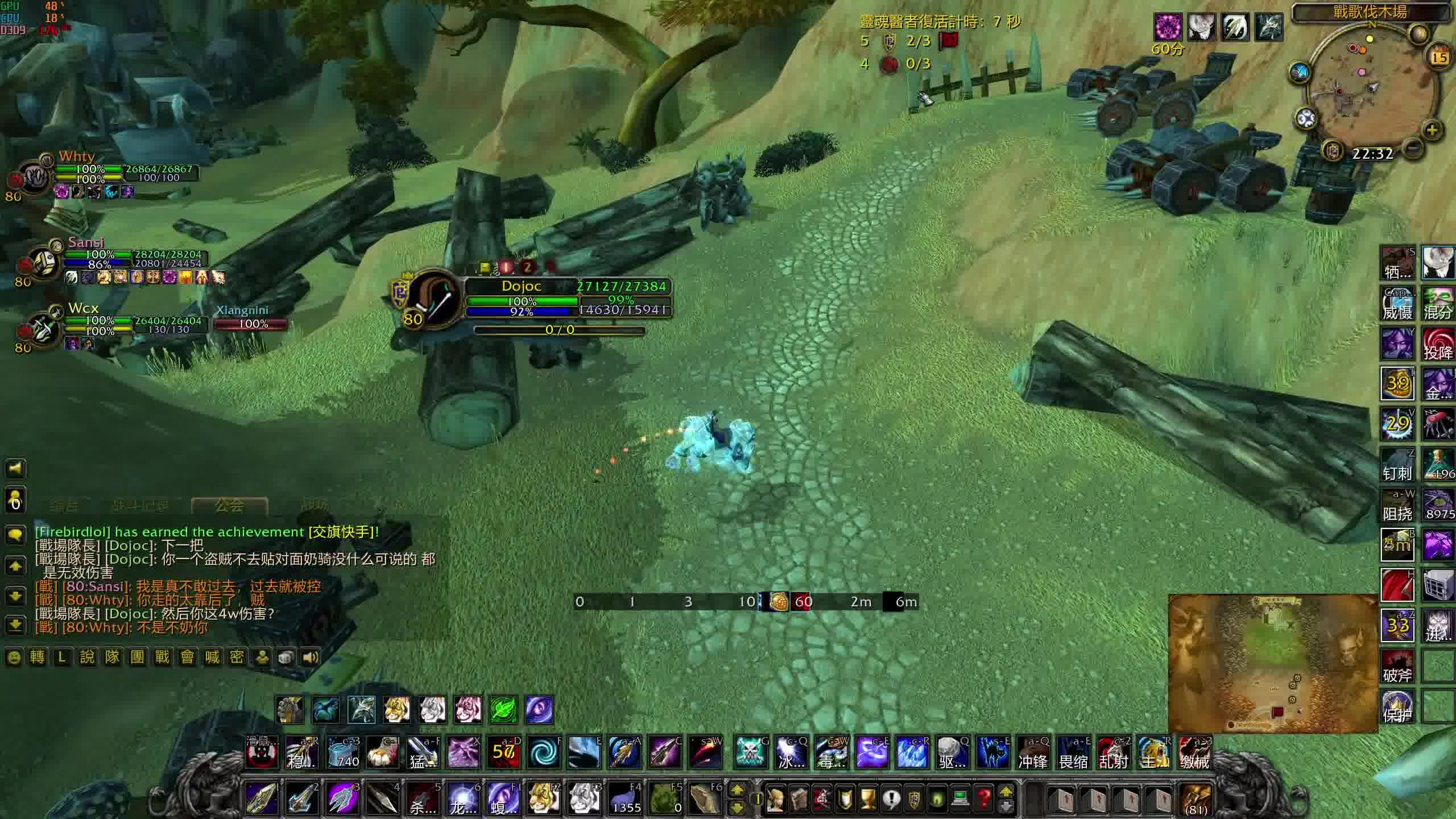
Task: Activate the 钉刺 ability
Action: 1398,464
